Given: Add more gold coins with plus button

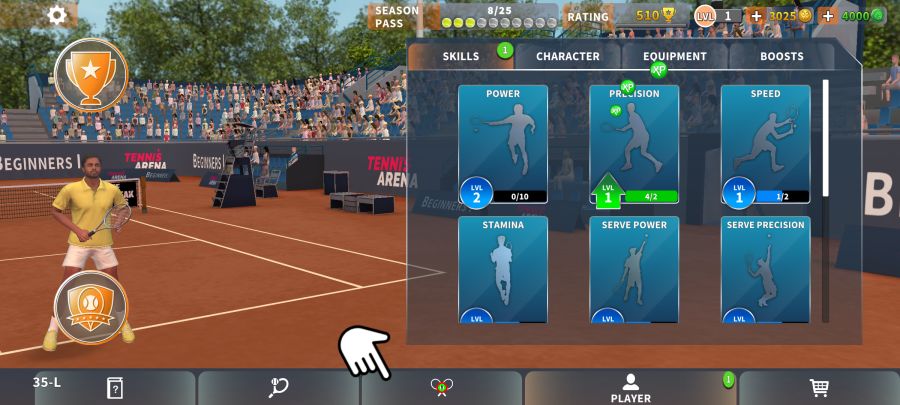Looking at the screenshot, I should coord(756,16).
